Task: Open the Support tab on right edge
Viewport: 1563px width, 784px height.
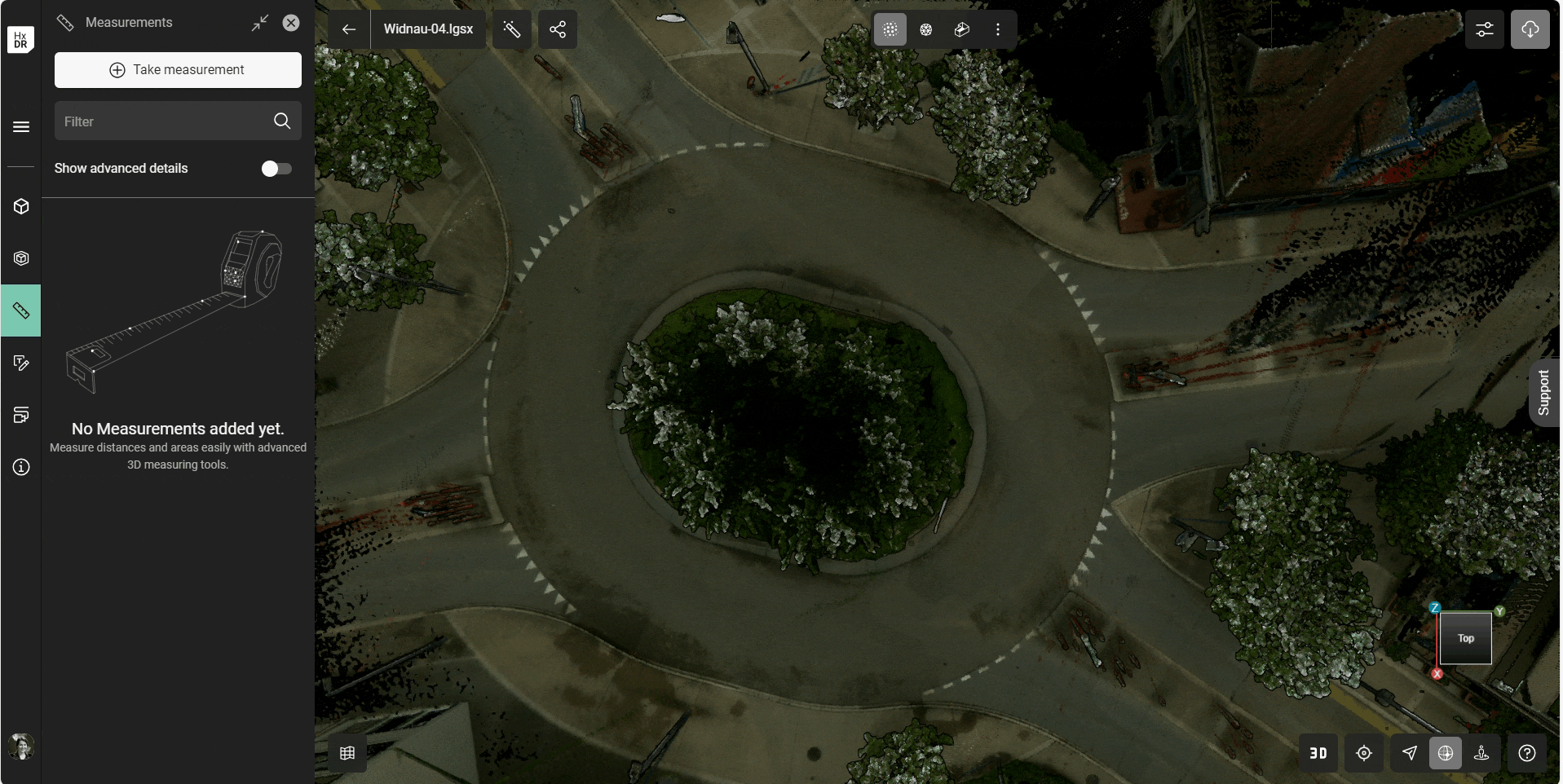Action: (1544, 392)
